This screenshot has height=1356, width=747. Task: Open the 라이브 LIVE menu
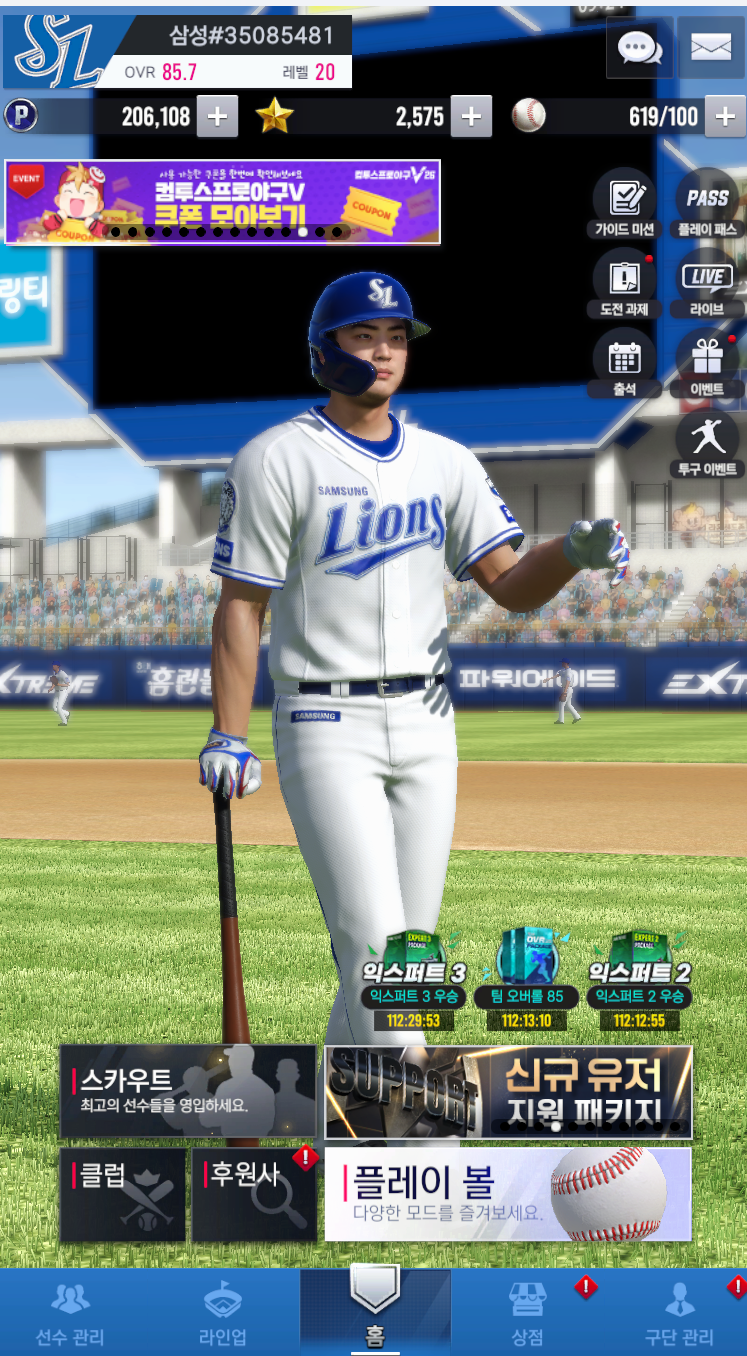click(707, 284)
